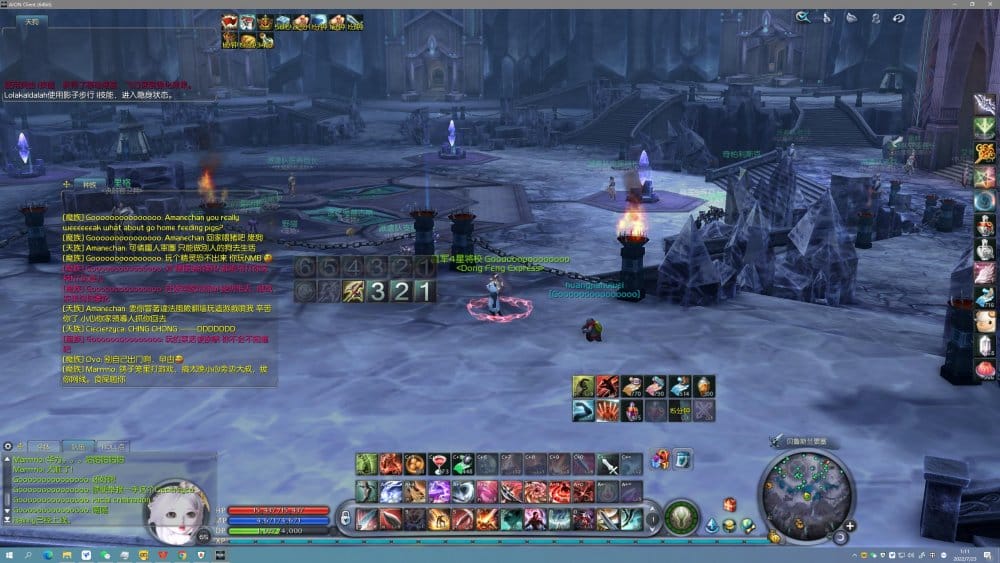Click the blue water drop icon near the minimap
The height and width of the screenshot is (563, 1000).
(711, 524)
